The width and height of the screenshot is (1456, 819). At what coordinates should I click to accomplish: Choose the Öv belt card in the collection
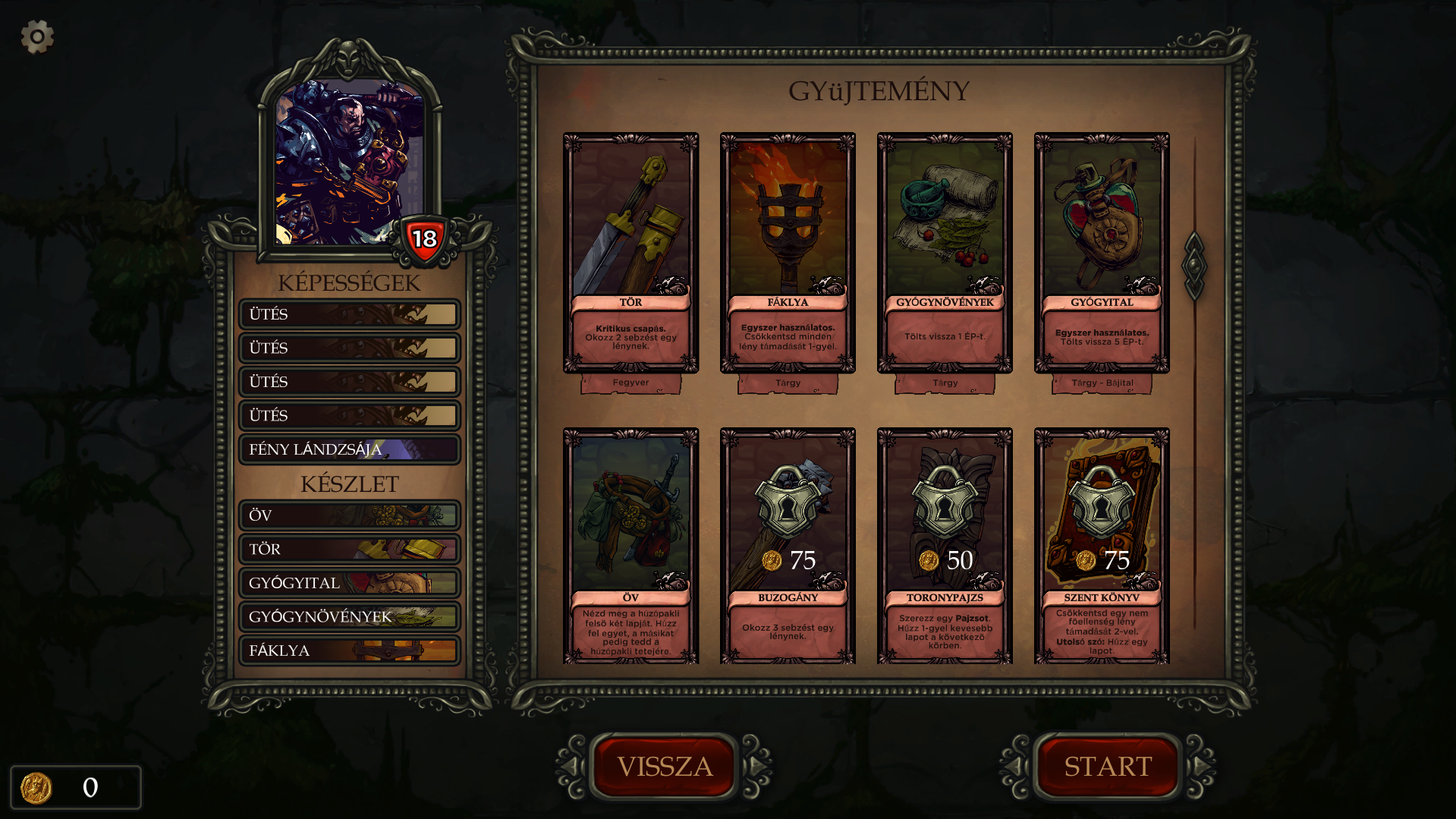tap(631, 547)
